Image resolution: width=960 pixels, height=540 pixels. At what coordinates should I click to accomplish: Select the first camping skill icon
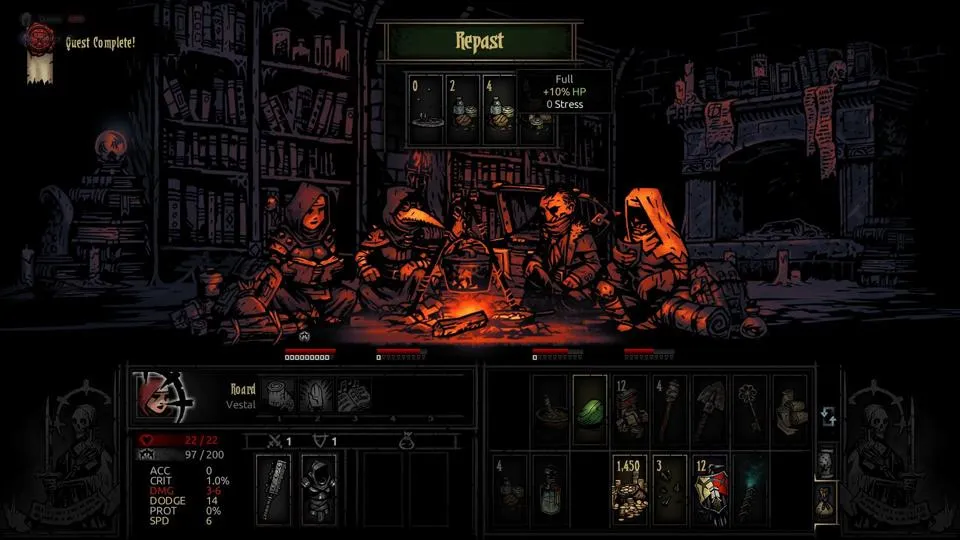[x=280, y=394]
